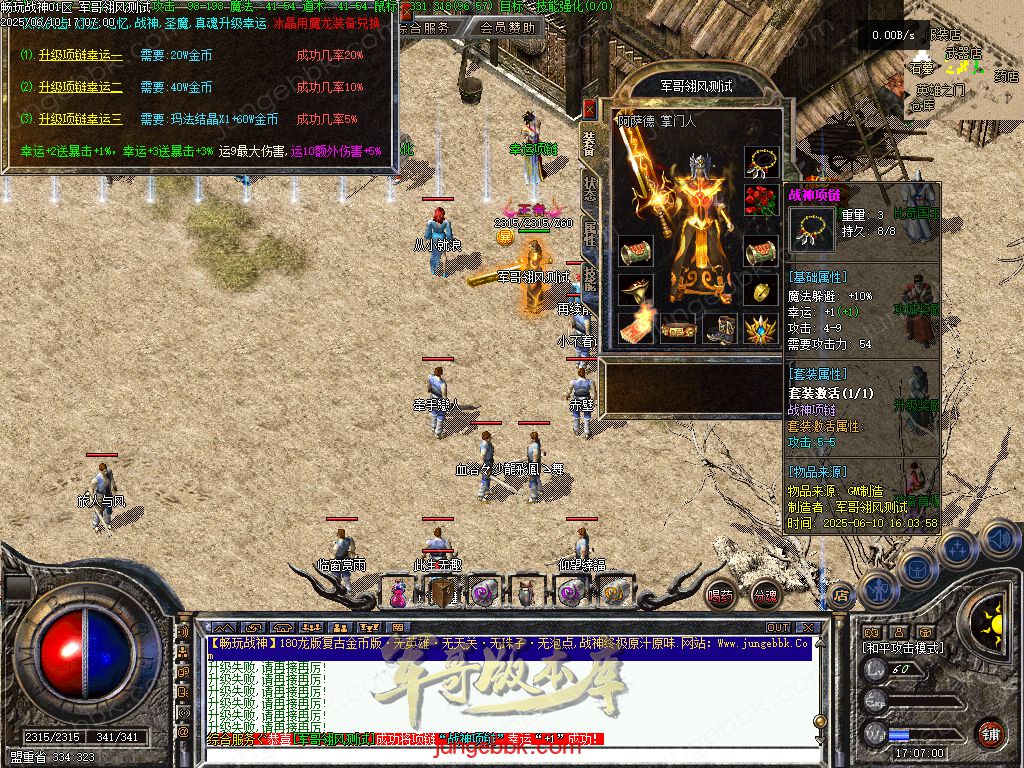Open the 会员赞助 menu button
The width and height of the screenshot is (1024, 768).
[x=506, y=28]
